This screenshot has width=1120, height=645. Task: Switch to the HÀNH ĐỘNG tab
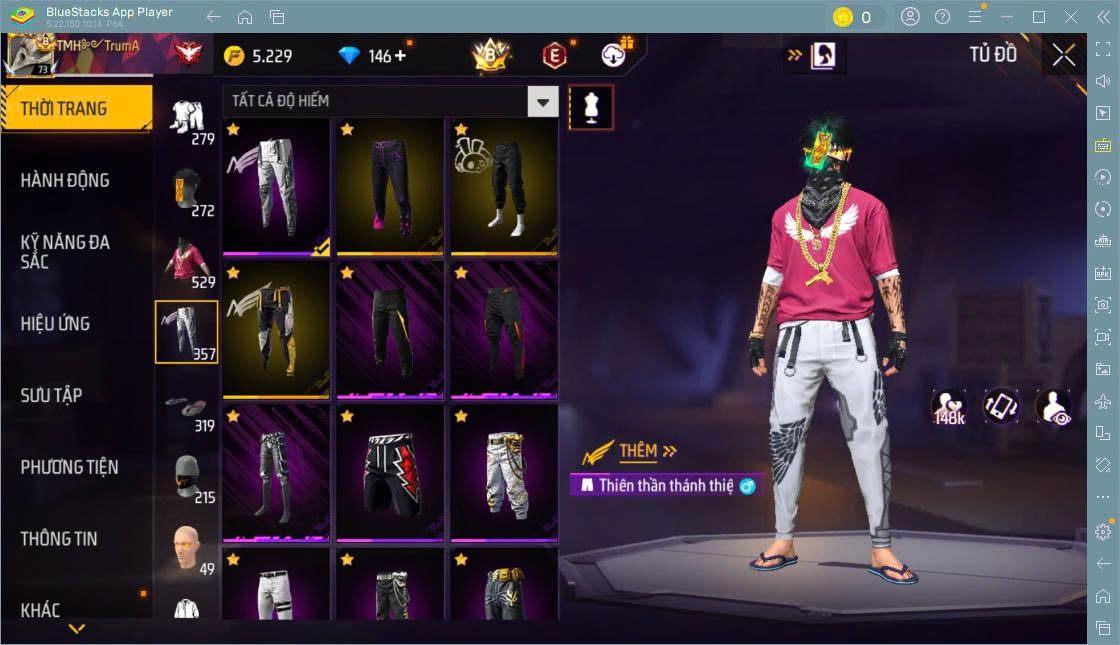[x=66, y=180]
